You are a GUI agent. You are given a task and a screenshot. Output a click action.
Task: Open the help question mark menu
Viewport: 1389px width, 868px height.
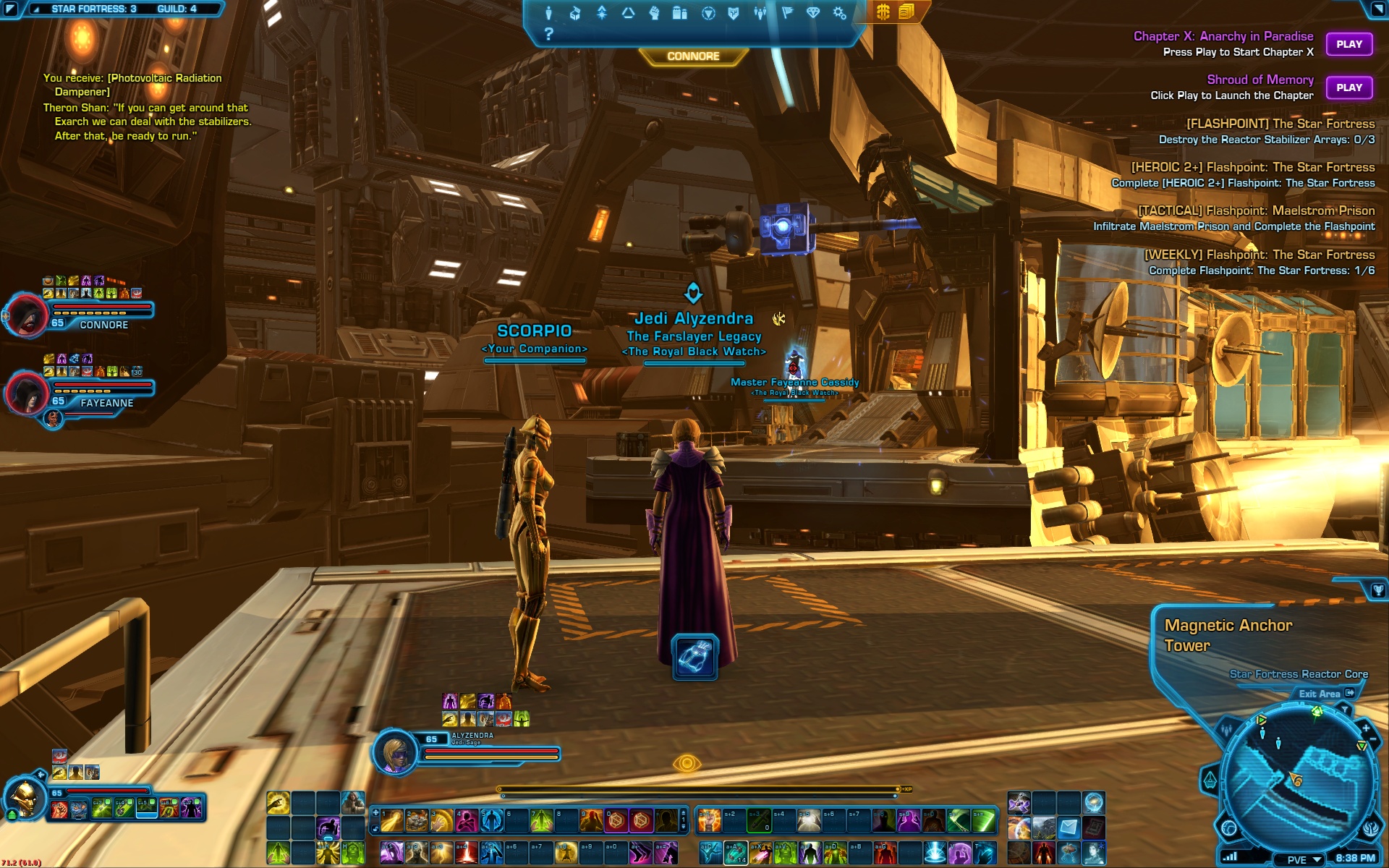pos(549,33)
